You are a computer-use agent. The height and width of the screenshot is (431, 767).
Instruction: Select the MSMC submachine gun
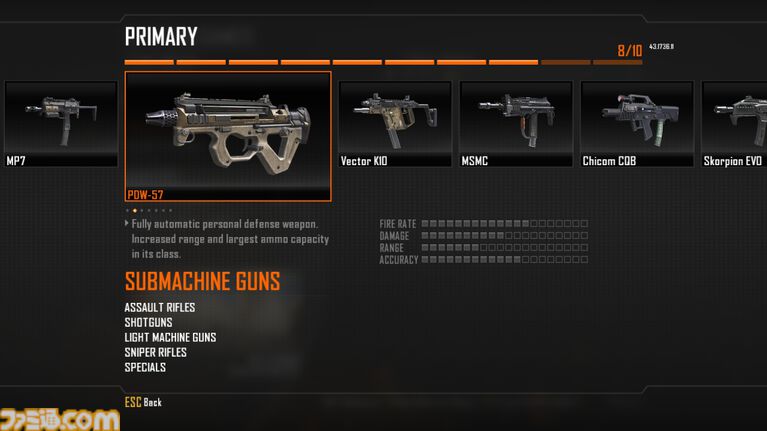coord(515,124)
